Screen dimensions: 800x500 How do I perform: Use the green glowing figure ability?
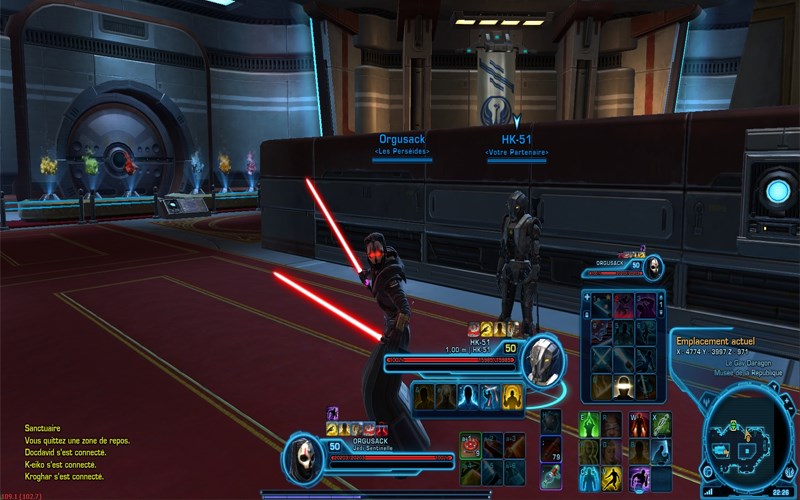[x=590, y=425]
